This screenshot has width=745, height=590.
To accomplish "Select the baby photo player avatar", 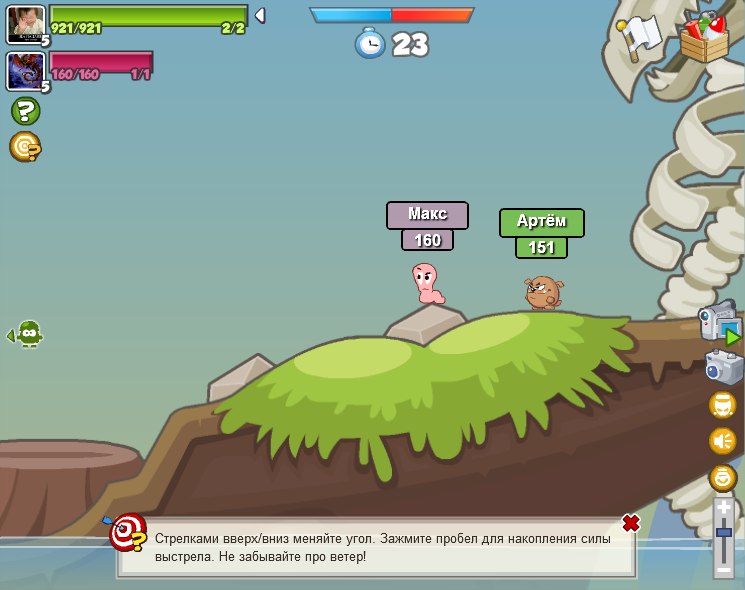I will [25, 24].
